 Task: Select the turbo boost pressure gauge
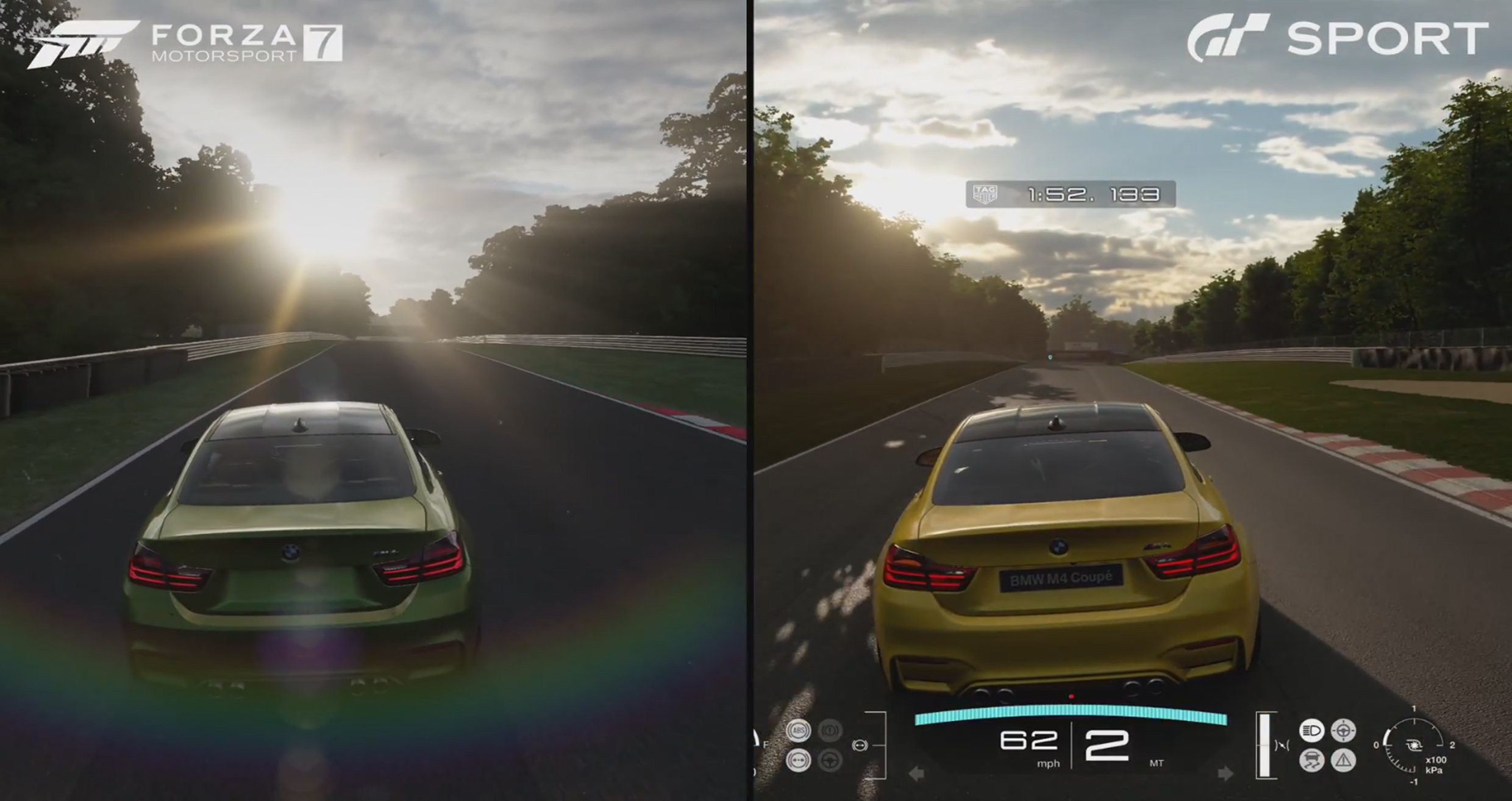pos(1413,746)
